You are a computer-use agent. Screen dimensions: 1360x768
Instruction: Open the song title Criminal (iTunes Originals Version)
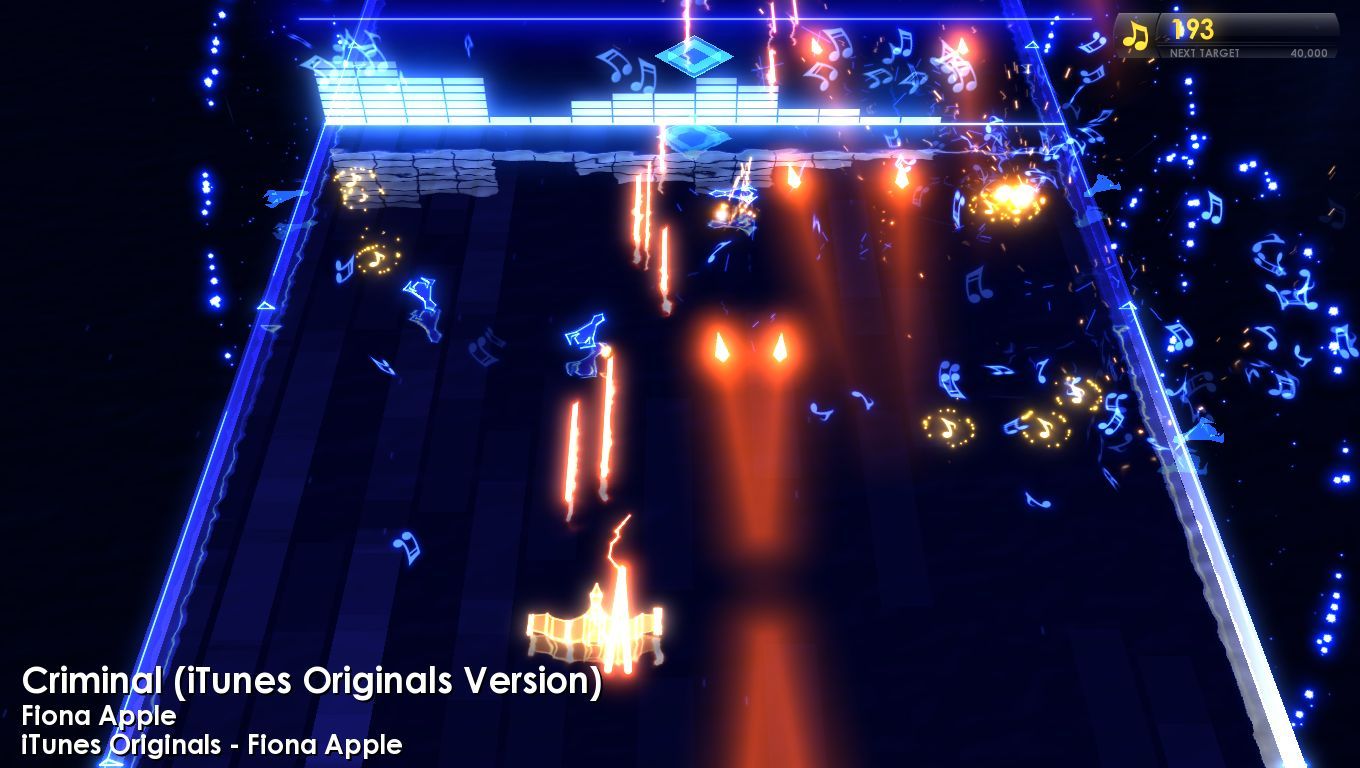313,680
